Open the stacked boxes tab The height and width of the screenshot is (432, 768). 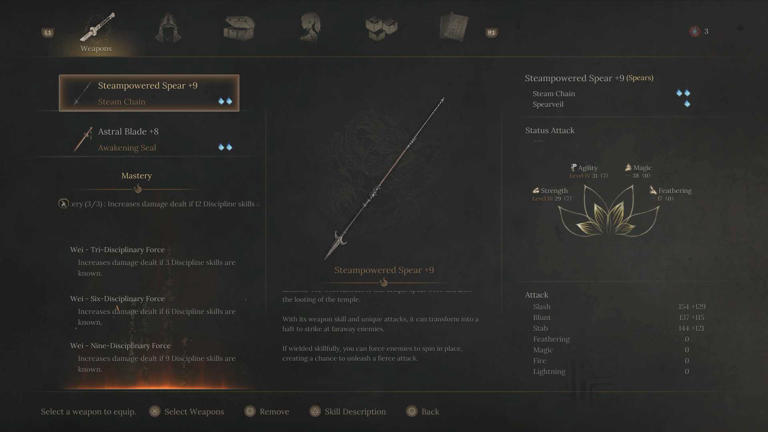coord(381,28)
